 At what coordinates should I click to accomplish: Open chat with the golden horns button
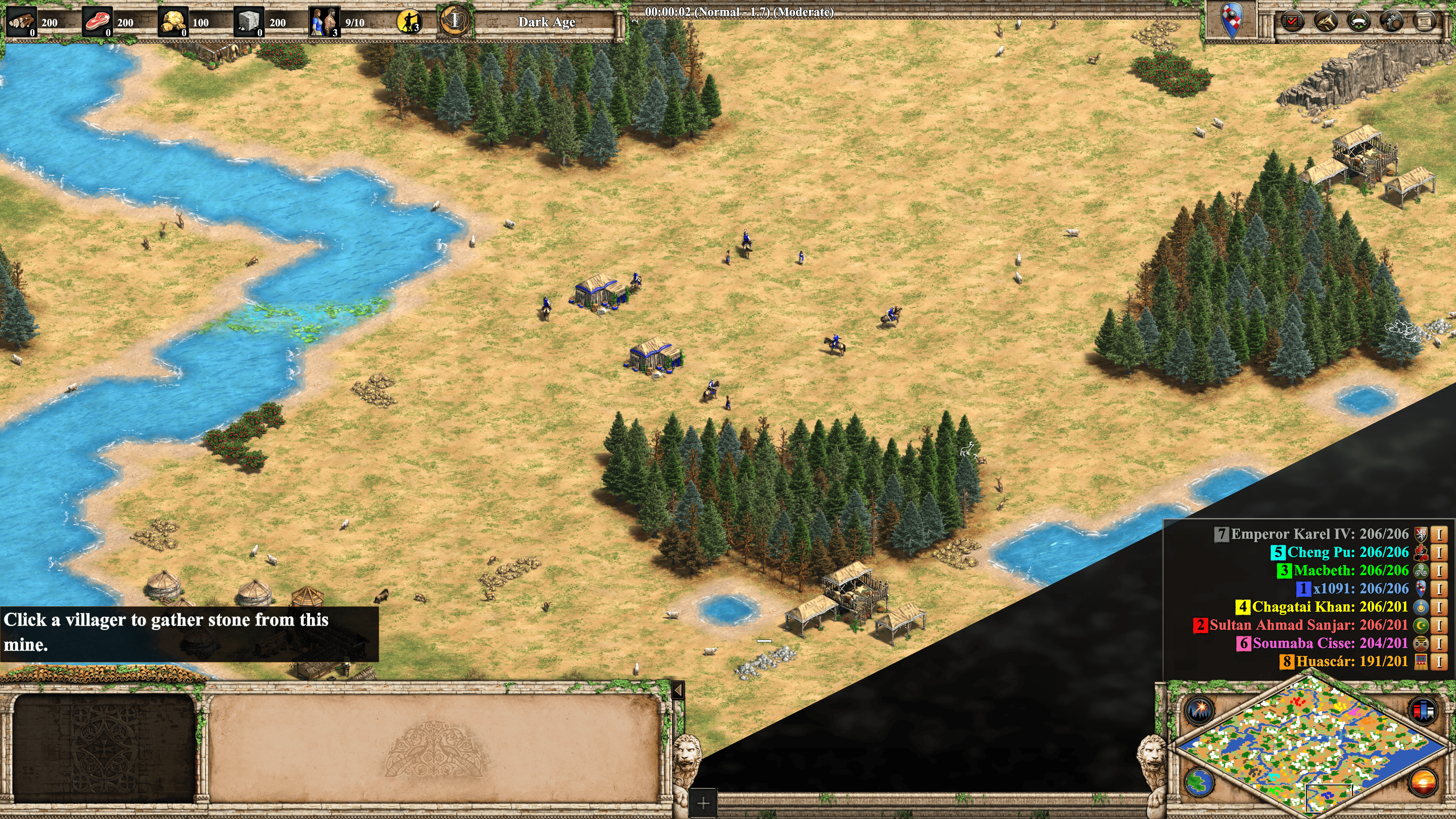pos(1326,22)
